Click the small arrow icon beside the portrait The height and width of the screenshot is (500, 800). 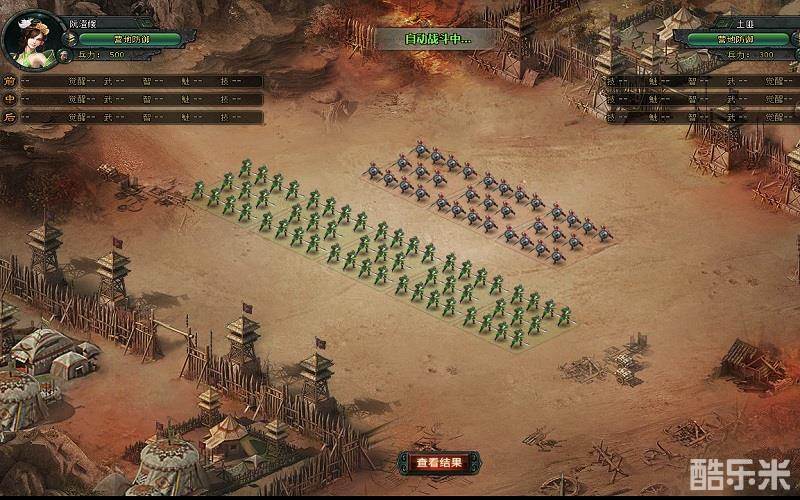pyautogui.click(x=72, y=39)
